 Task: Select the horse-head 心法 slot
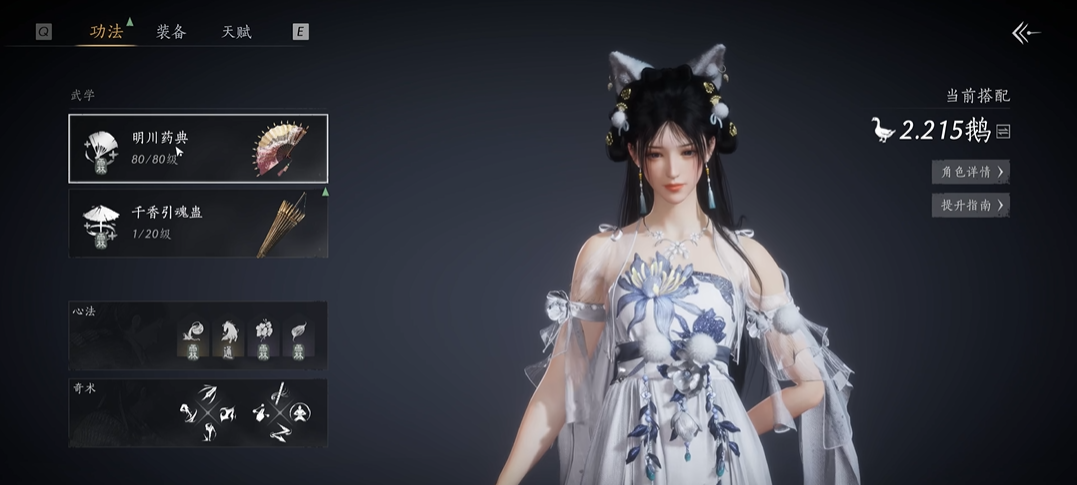tap(229, 334)
